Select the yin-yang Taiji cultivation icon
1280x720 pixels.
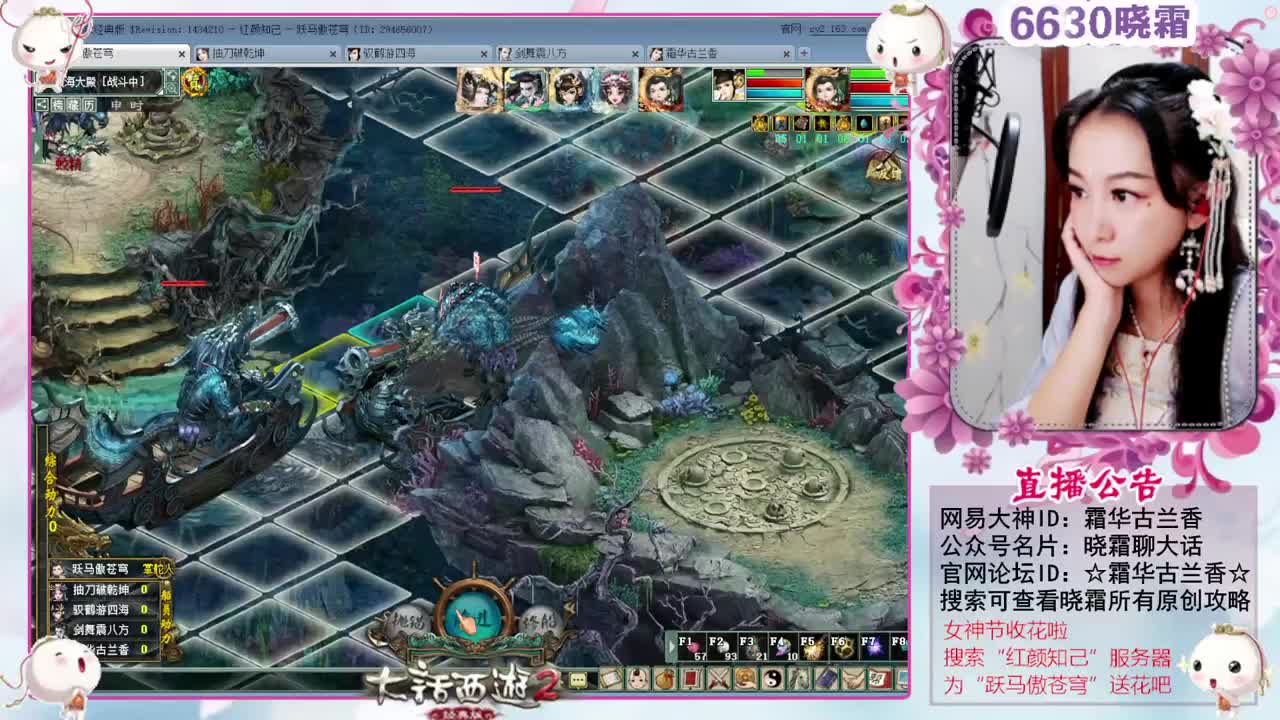click(x=774, y=681)
